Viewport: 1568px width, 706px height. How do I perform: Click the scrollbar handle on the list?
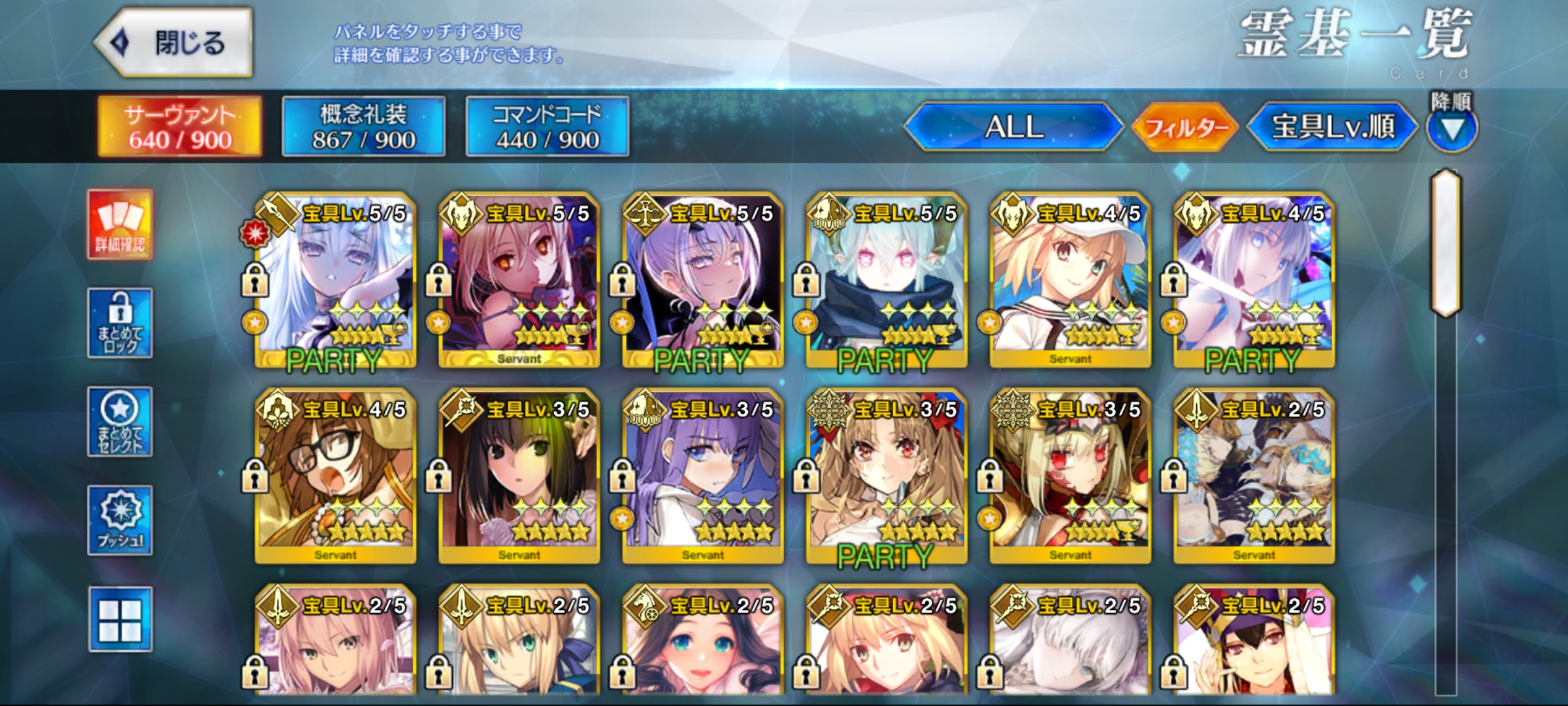point(1446,243)
